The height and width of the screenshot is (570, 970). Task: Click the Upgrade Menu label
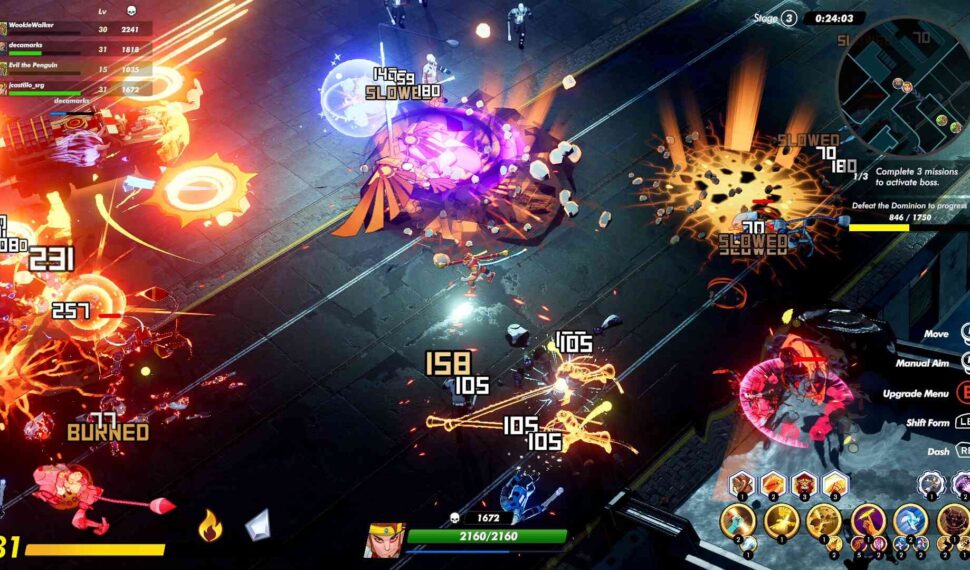click(x=916, y=393)
